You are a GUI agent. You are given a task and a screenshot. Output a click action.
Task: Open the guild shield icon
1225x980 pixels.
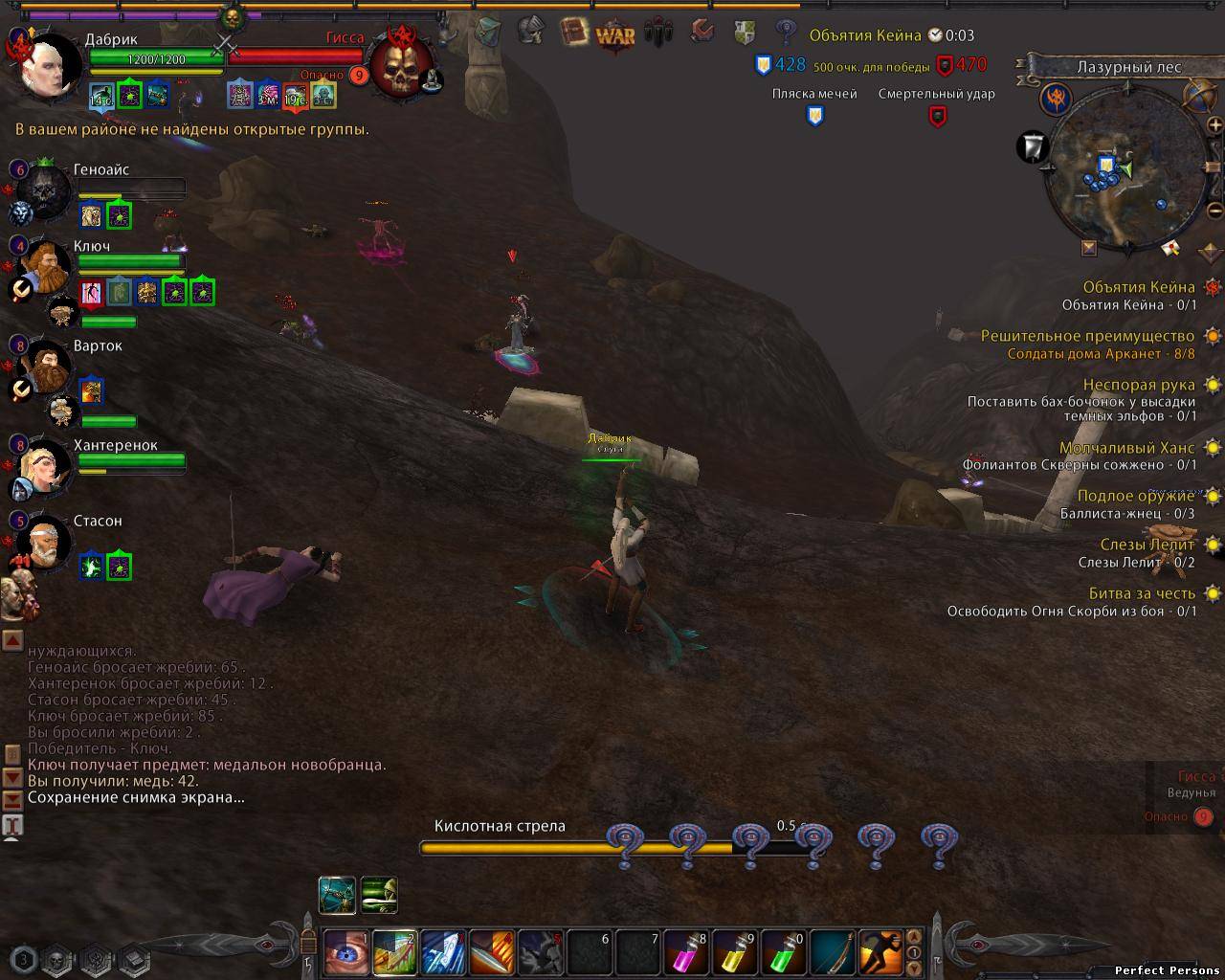745,33
